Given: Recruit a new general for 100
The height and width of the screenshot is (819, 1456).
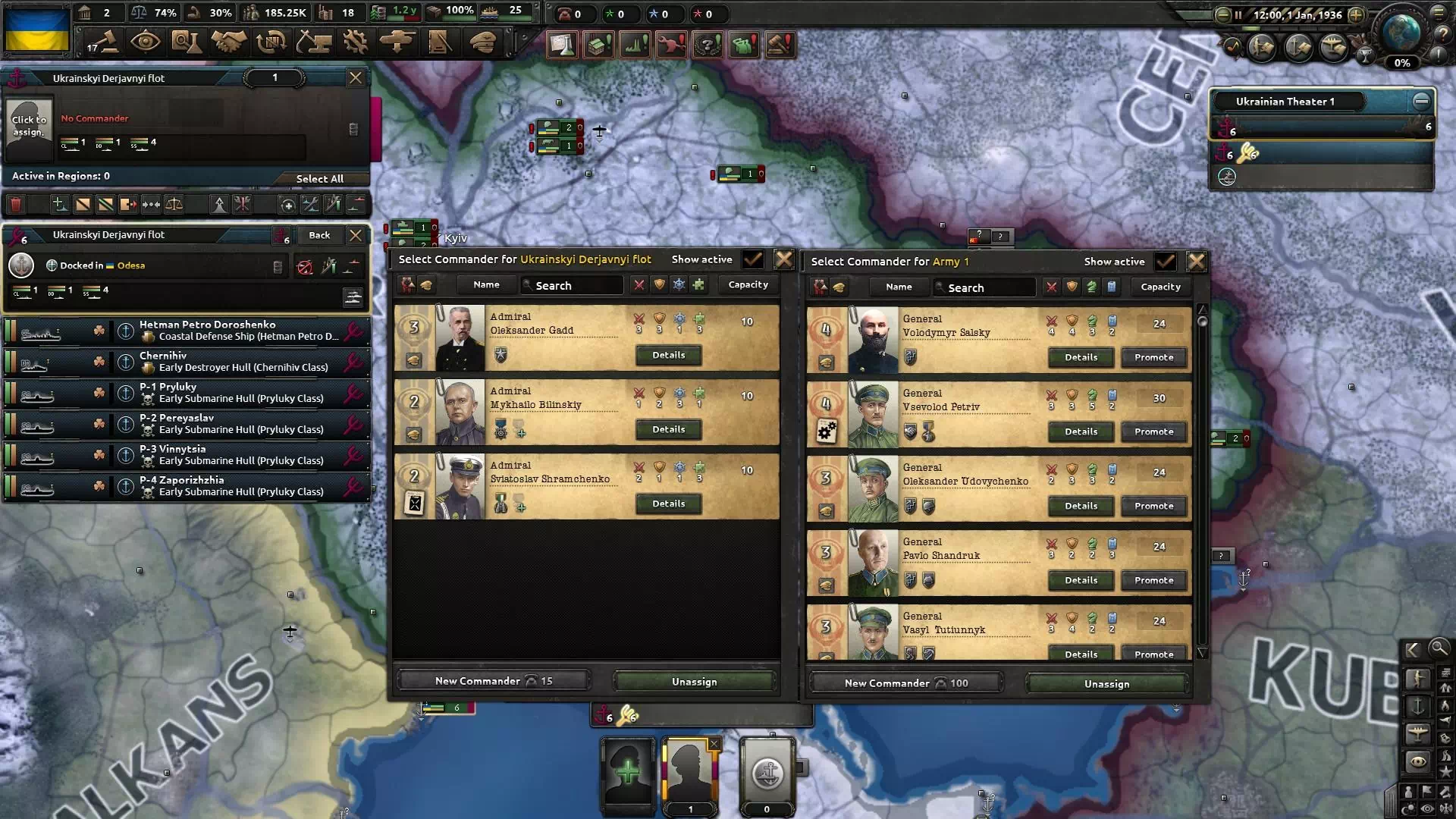Looking at the screenshot, I should pyautogui.click(x=905, y=683).
